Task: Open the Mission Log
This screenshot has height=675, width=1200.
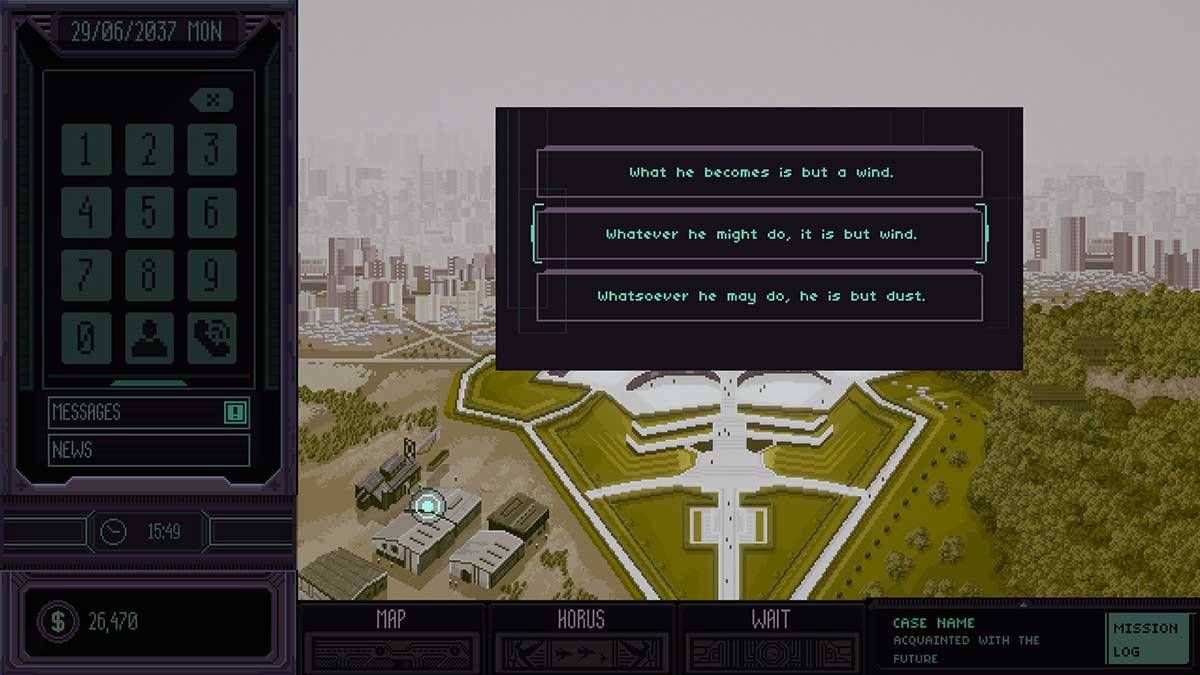Action: pyautogui.click(x=1145, y=640)
